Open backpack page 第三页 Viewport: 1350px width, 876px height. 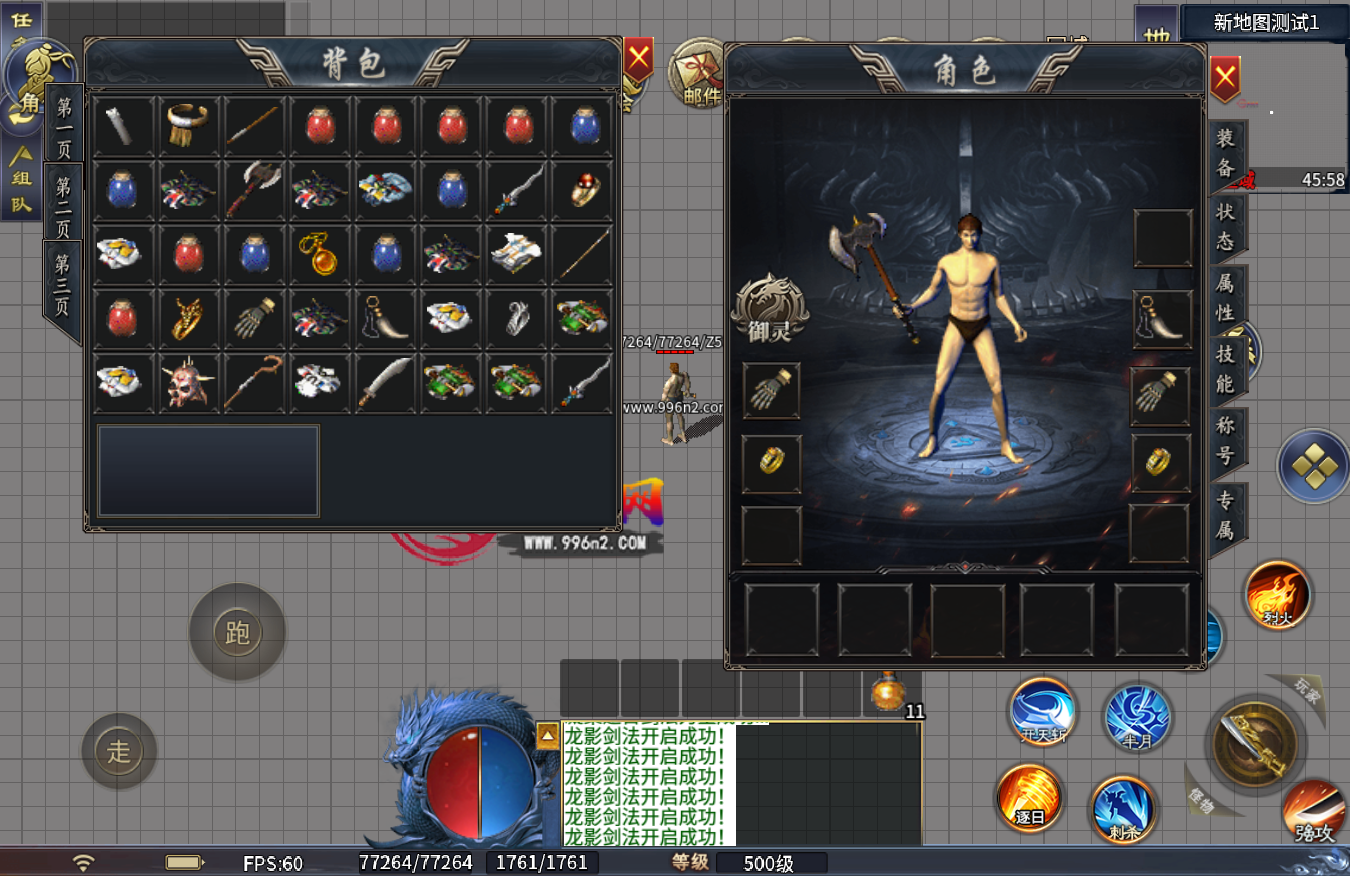[63, 285]
